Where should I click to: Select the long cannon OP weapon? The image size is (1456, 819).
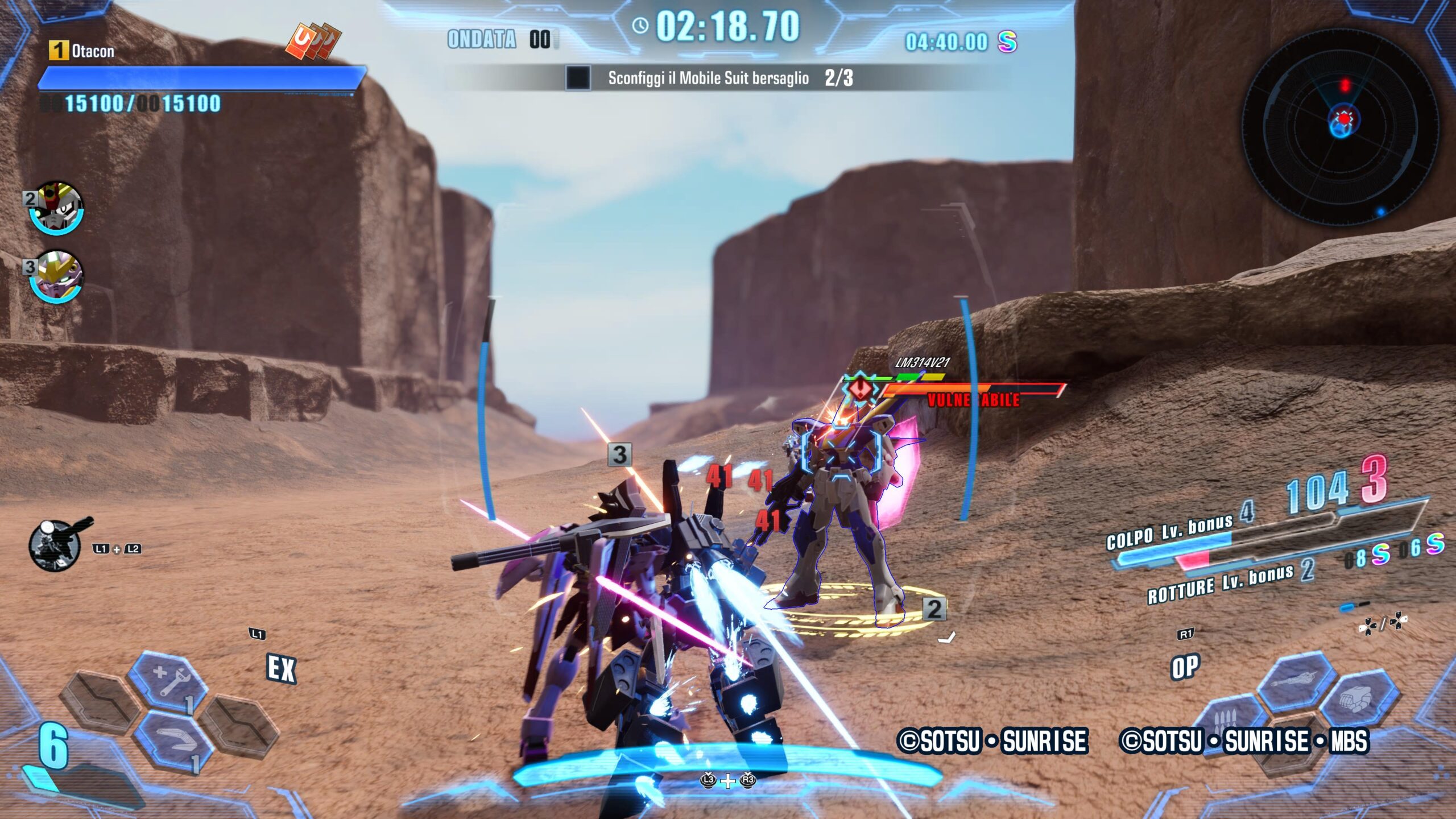click(x=1296, y=681)
